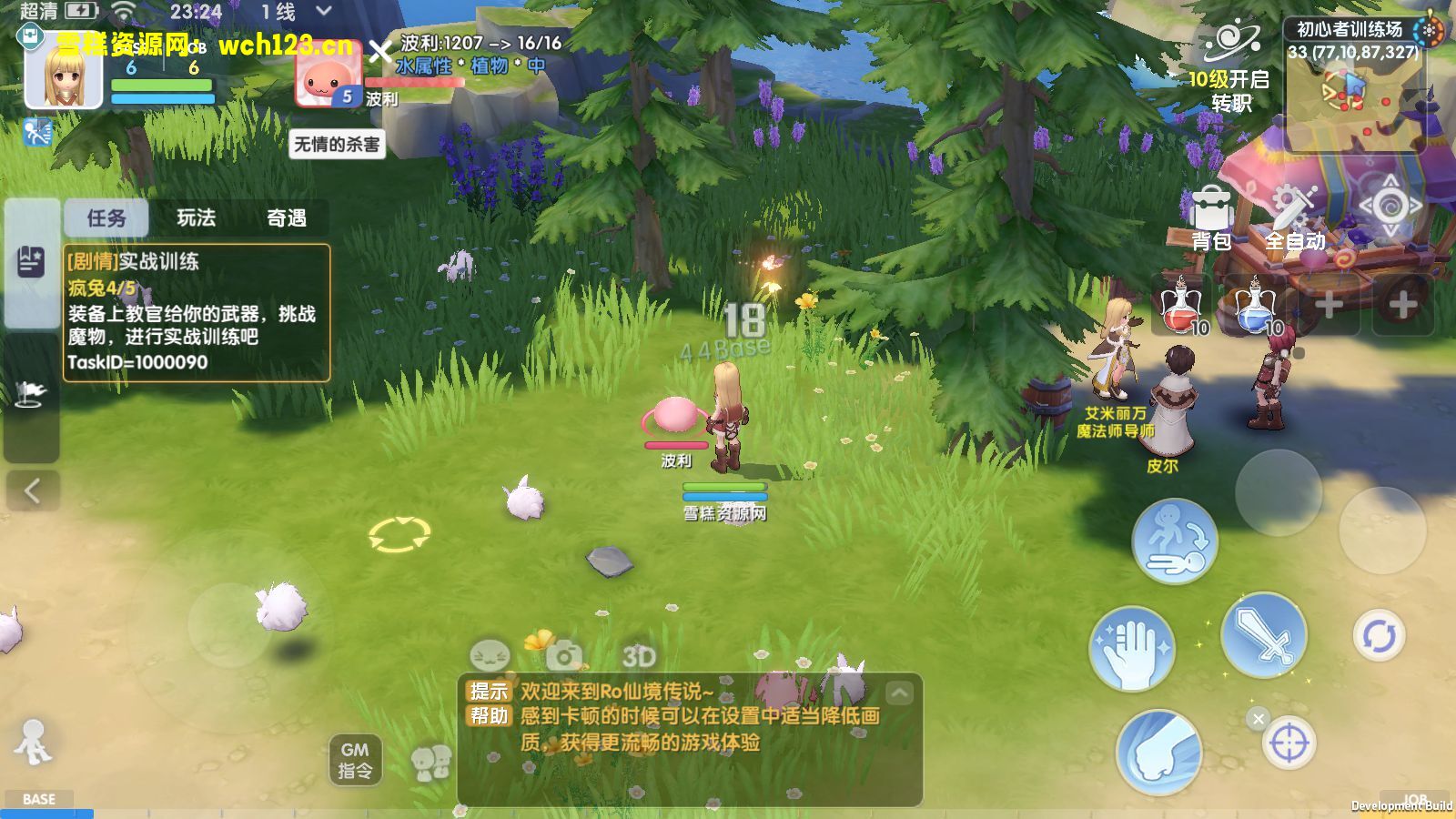Open the 实战训练 quest tracker entry
The image size is (1456, 819).
click(196, 312)
